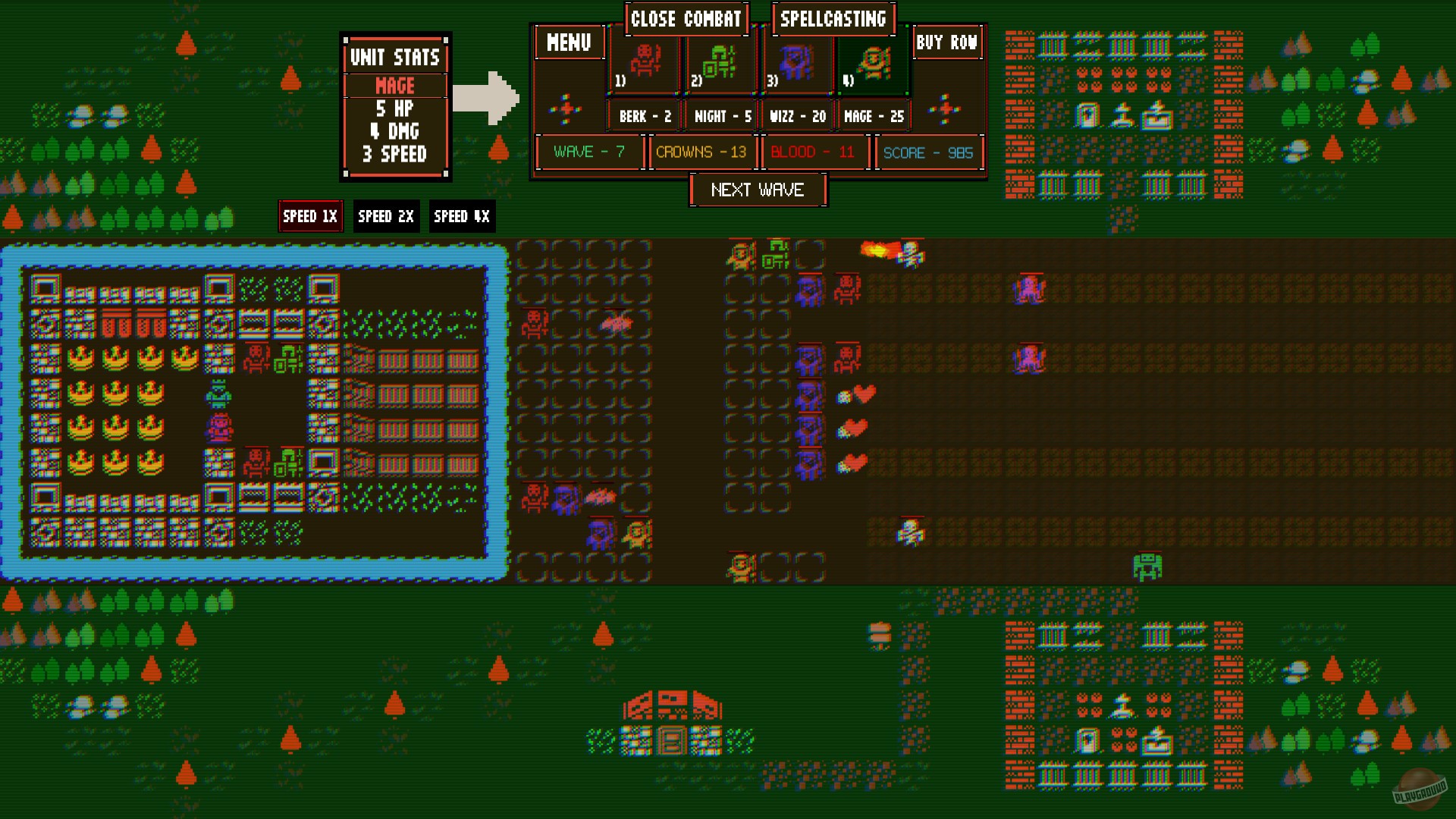Start the Next Wave

click(758, 190)
